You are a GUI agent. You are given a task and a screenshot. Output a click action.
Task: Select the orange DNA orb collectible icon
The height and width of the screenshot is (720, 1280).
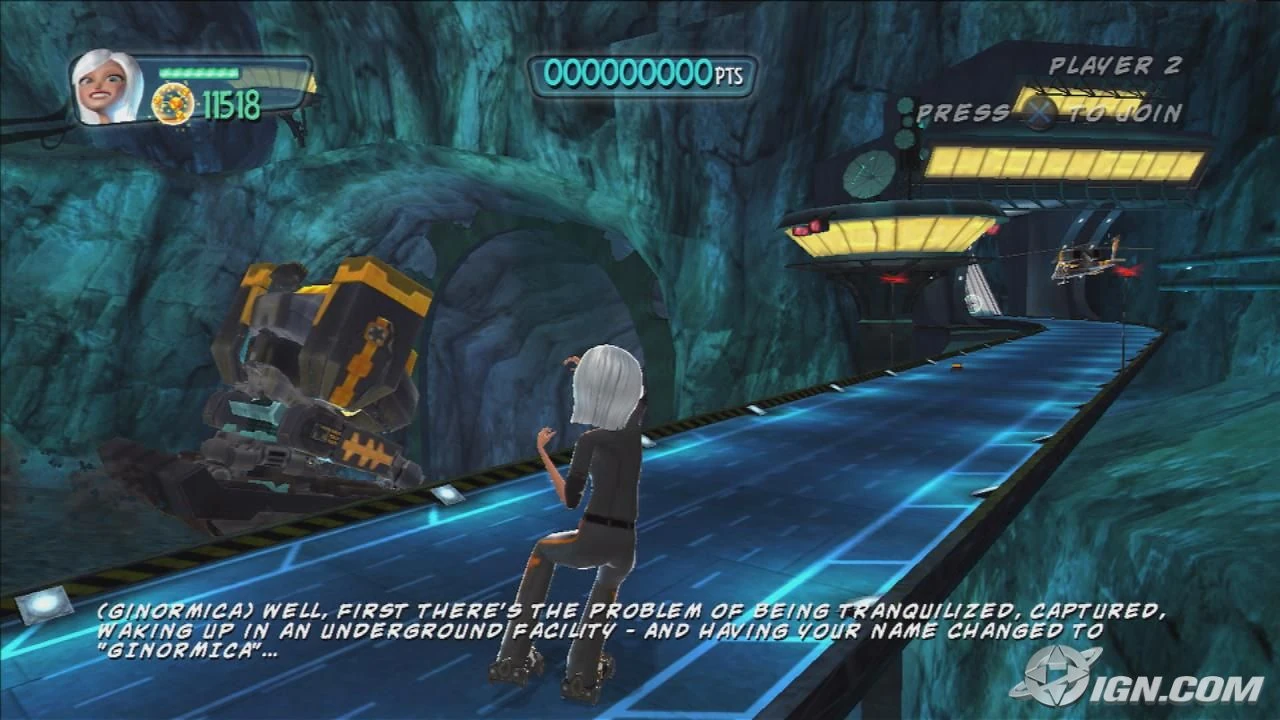[x=174, y=103]
